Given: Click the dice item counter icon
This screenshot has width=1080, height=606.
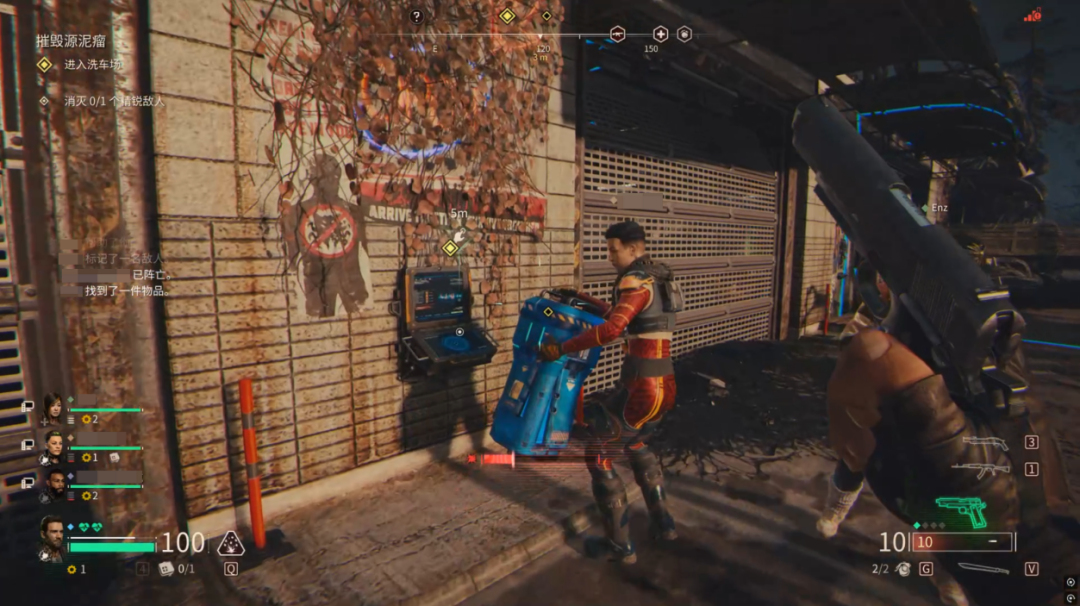Looking at the screenshot, I should point(166,569).
